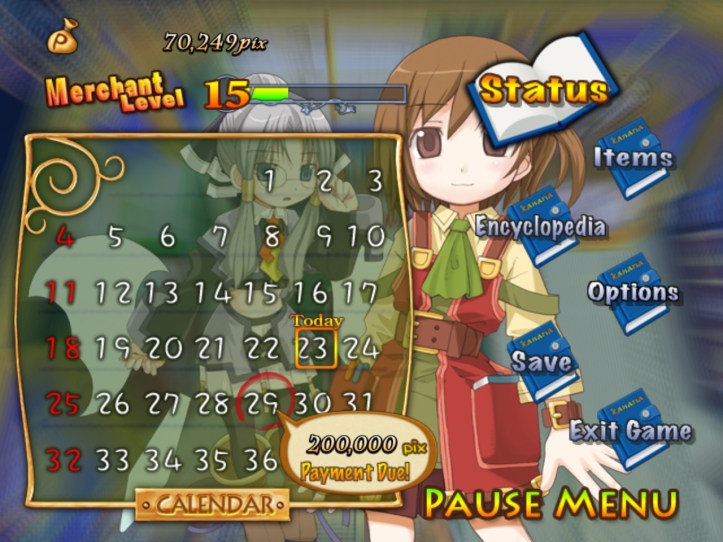Open the Options menu

click(x=632, y=293)
